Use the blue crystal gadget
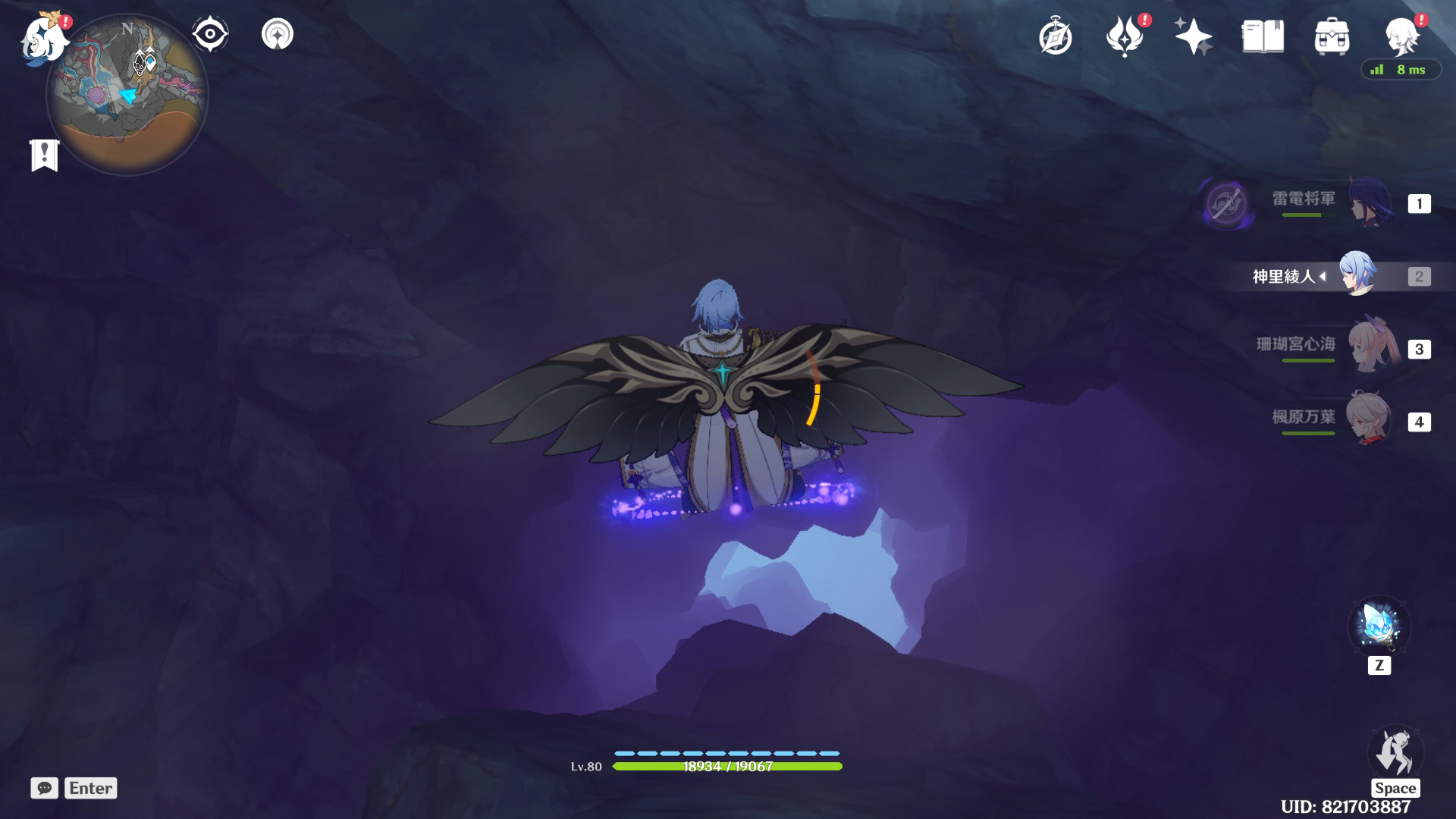The width and height of the screenshot is (1456, 819). coord(1379,626)
